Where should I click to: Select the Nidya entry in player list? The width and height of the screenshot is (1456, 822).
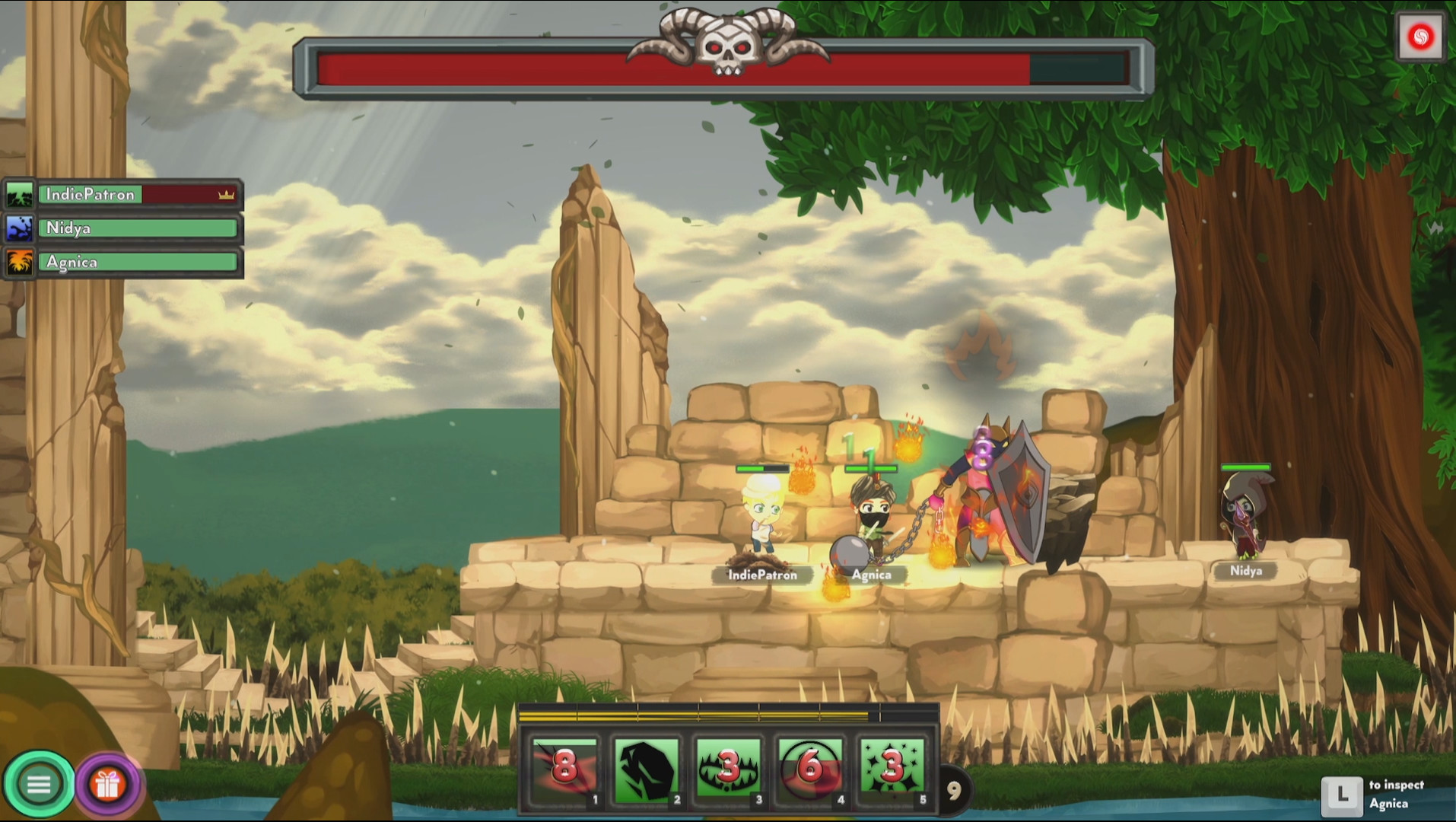tap(137, 228)
